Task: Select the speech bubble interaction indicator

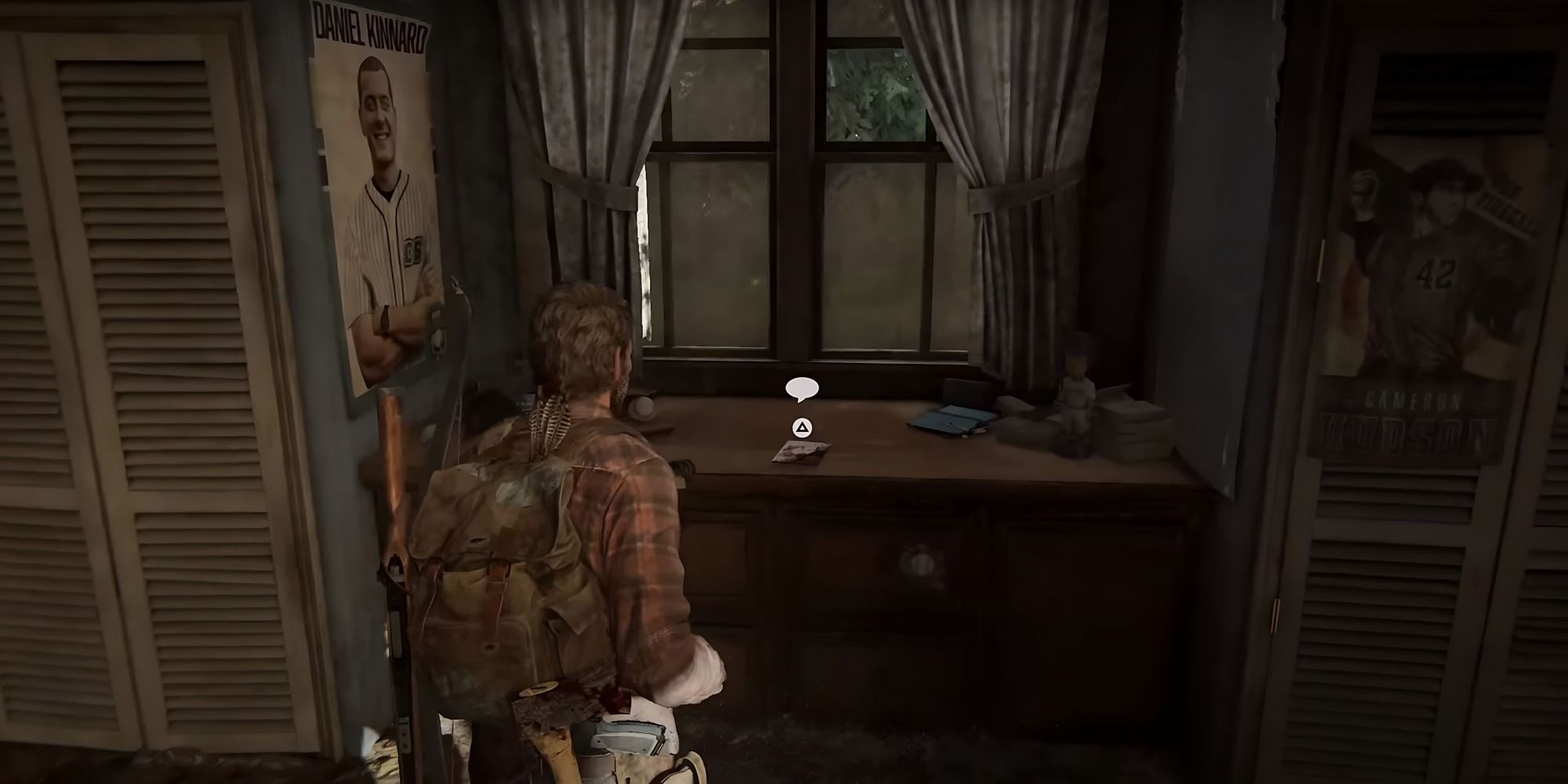Action: click(x=802, y=387)
